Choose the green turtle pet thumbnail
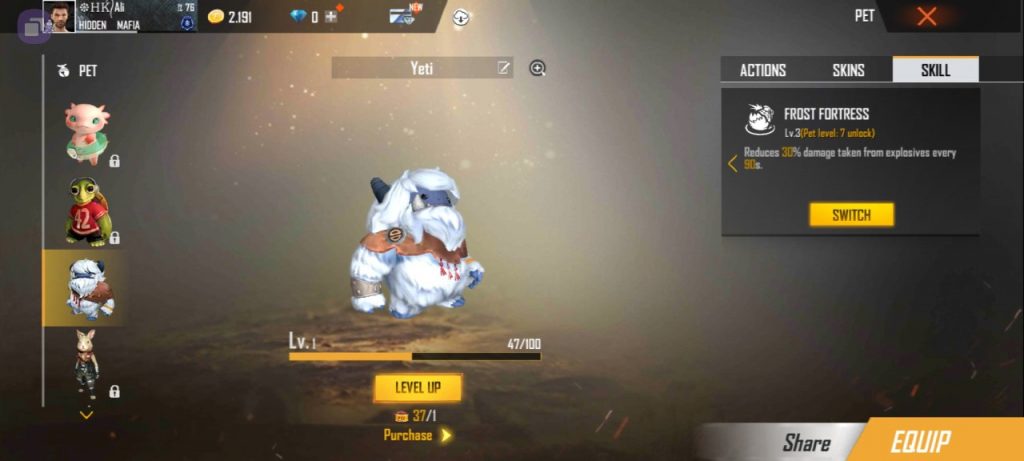 pos(86,210)
